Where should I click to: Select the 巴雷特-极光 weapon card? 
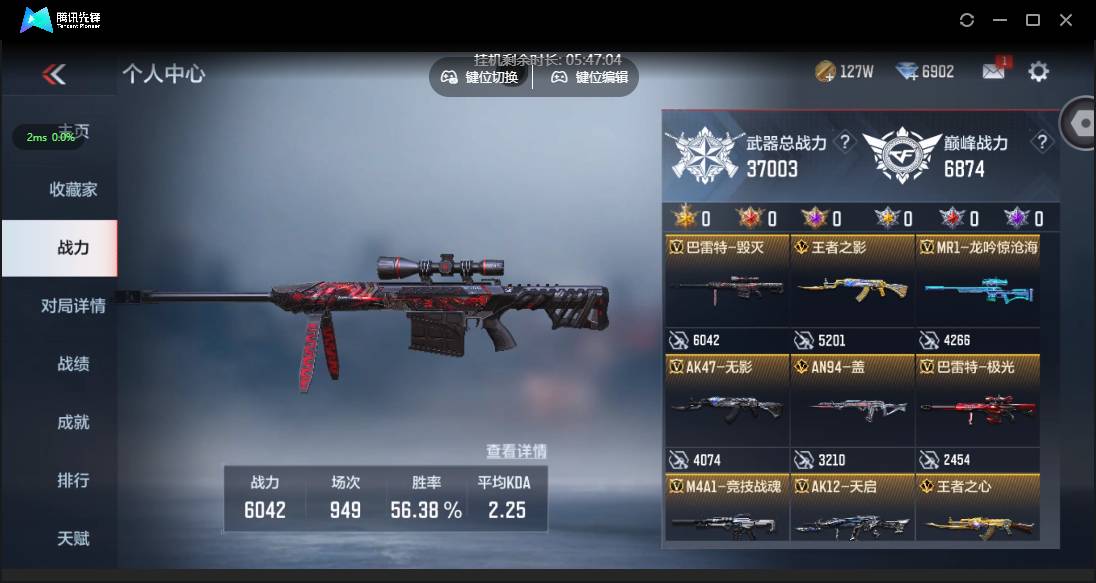[977, 400]
